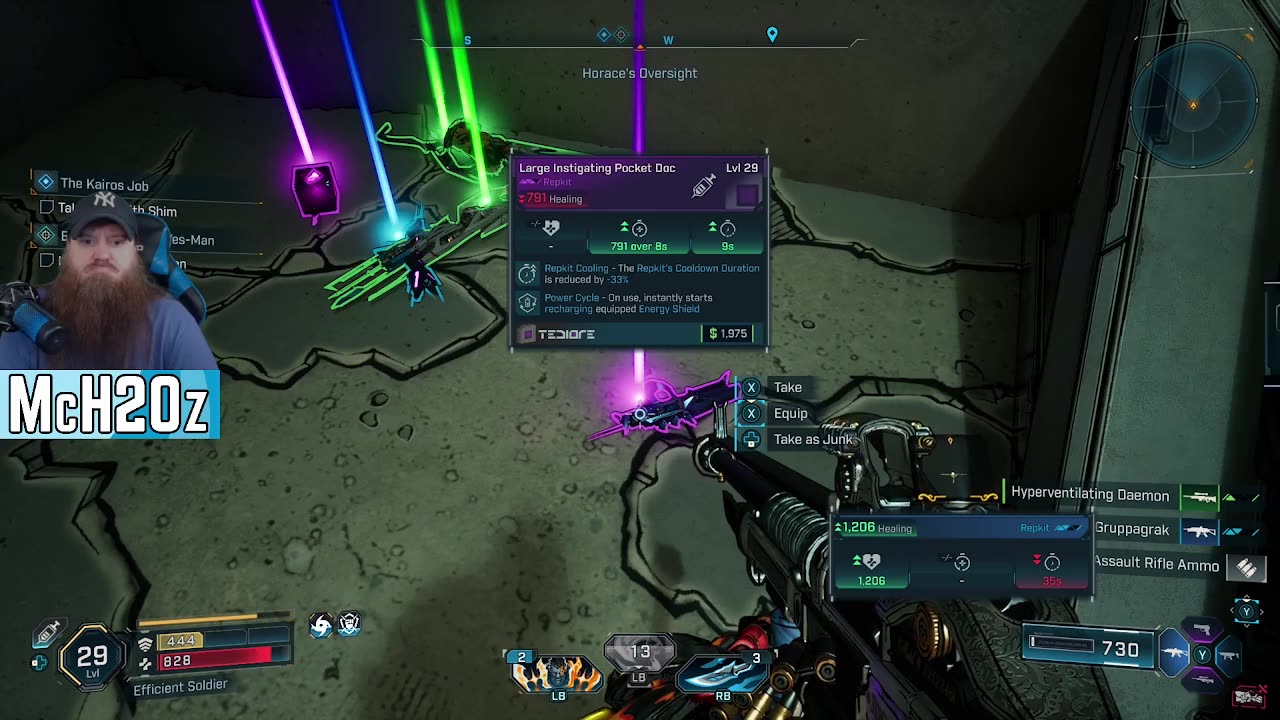Click the Large Instigating Pocket Doc item card

[639, 252]
